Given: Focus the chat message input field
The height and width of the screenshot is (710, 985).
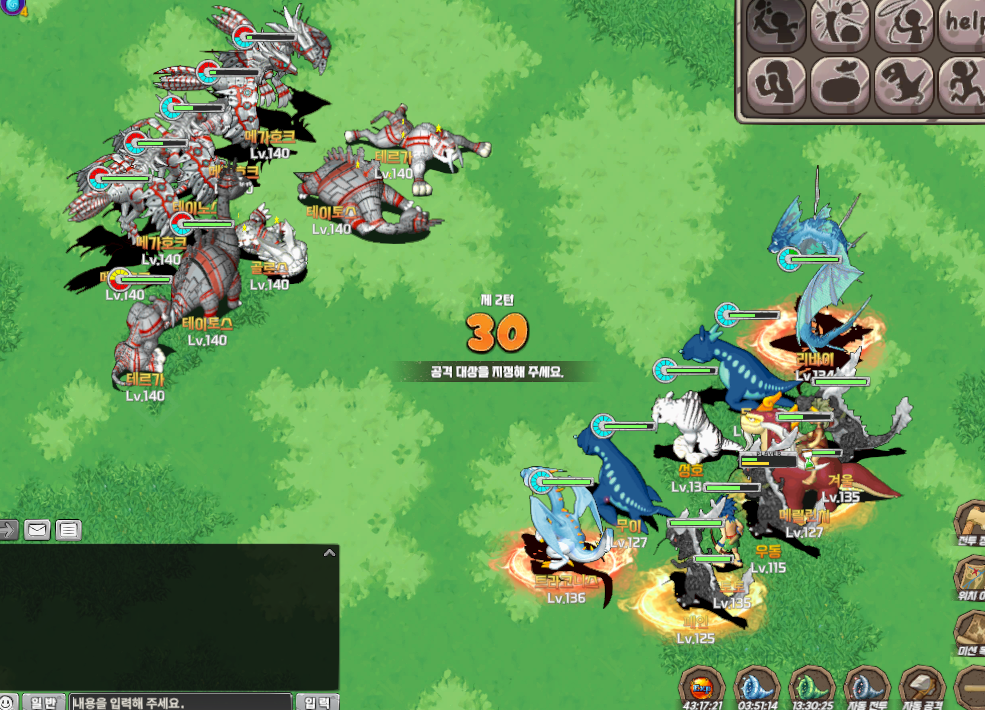Looking at the screenshot, I should (x=180, y=702).
